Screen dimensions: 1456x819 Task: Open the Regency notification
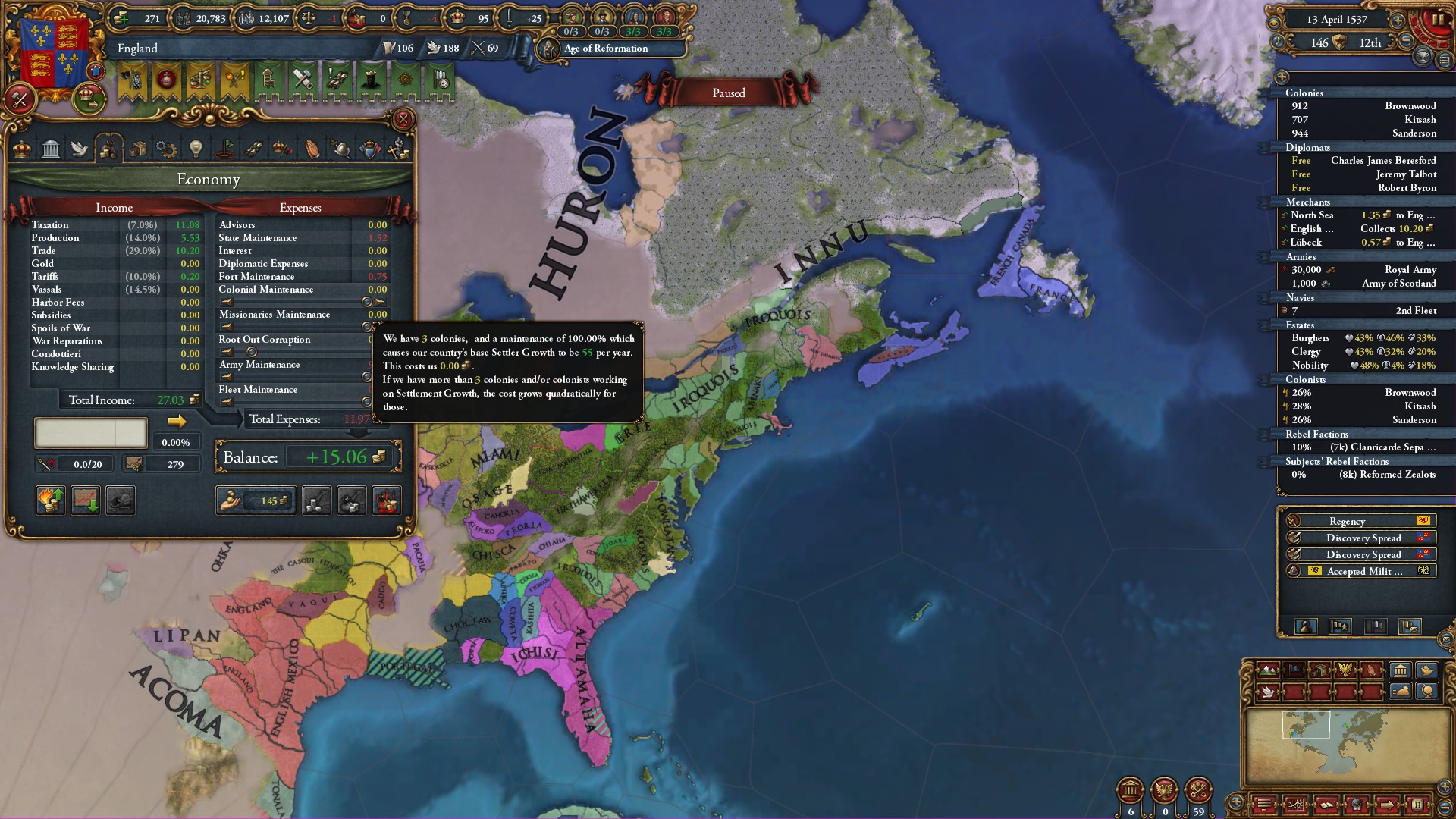click(1346, 521)
